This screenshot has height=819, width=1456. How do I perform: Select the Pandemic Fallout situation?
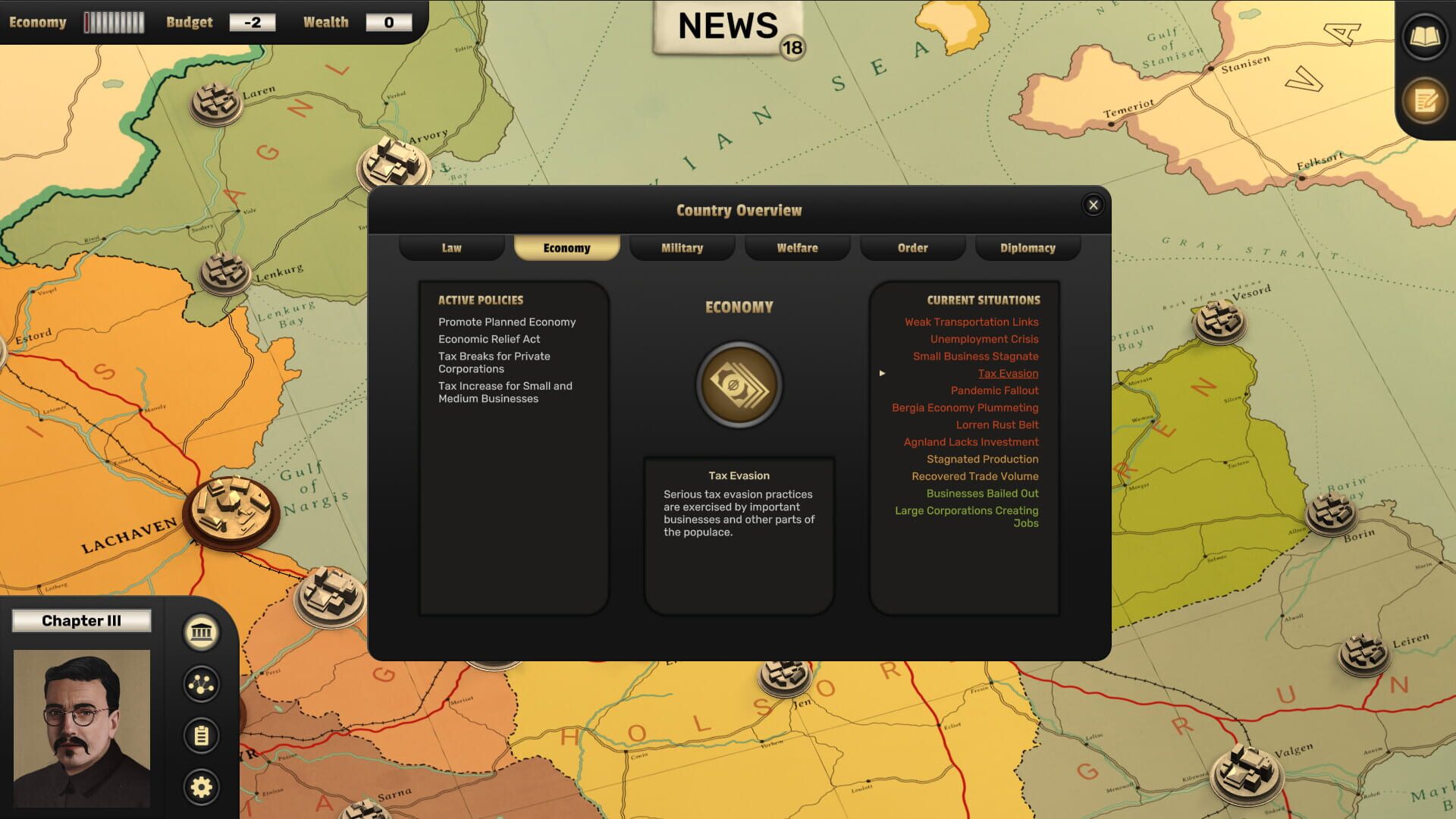pyautogui.click(x=994, y=391)
